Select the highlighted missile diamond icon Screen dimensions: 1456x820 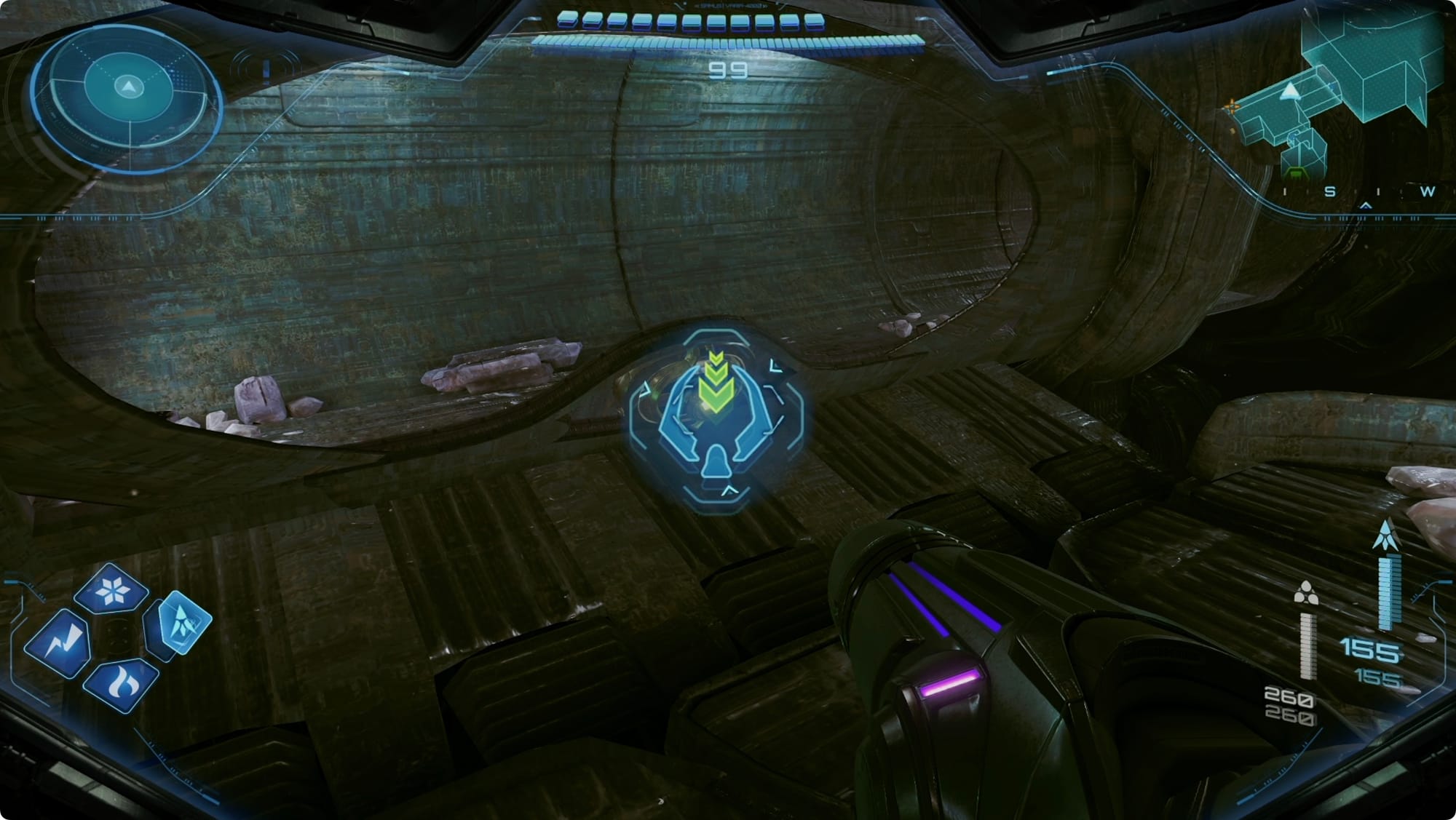tap(180, 623)
